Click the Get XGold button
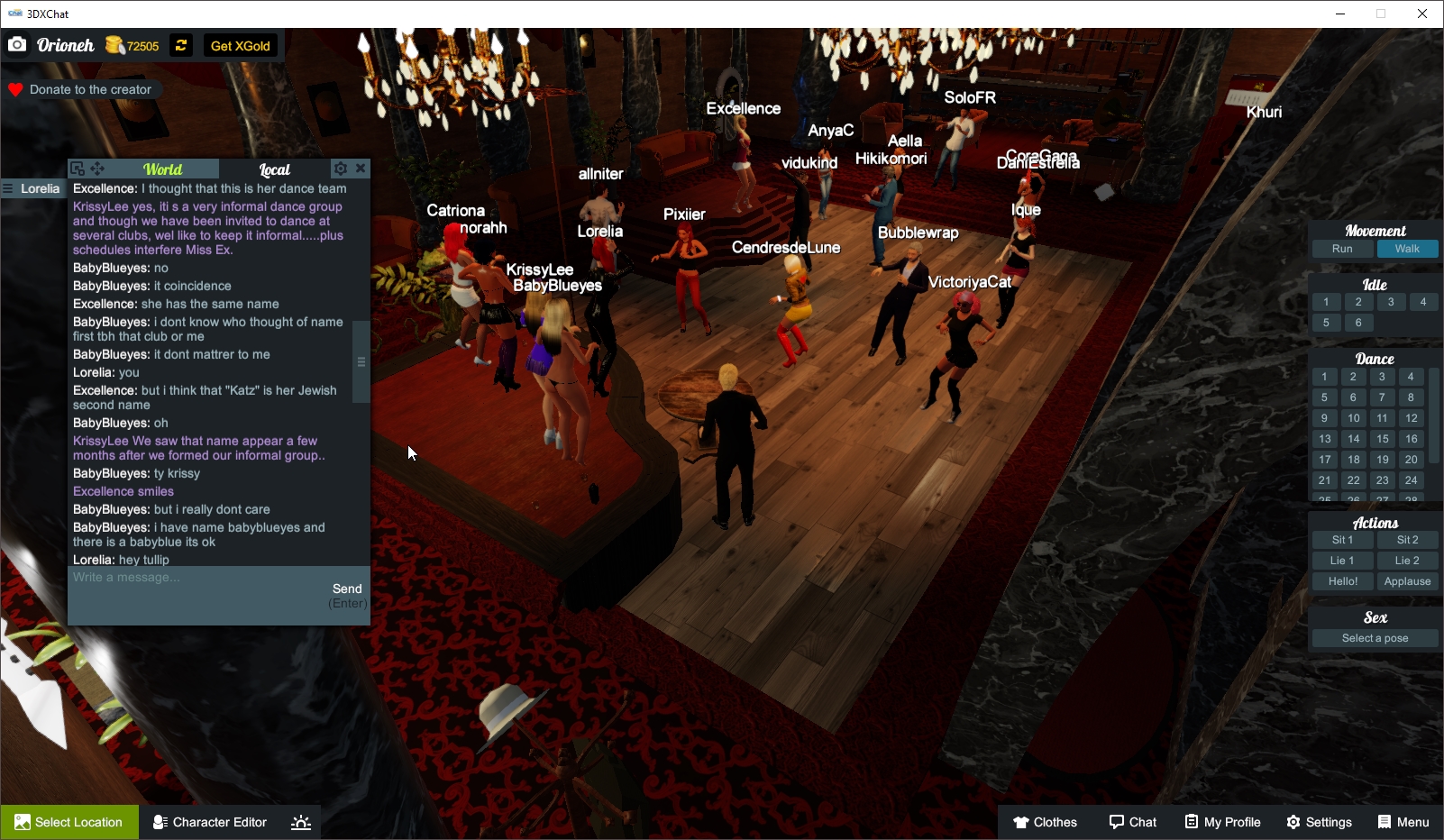Image resolution: width=1444 pixels, height=840 pixels. tap(240, 44)
